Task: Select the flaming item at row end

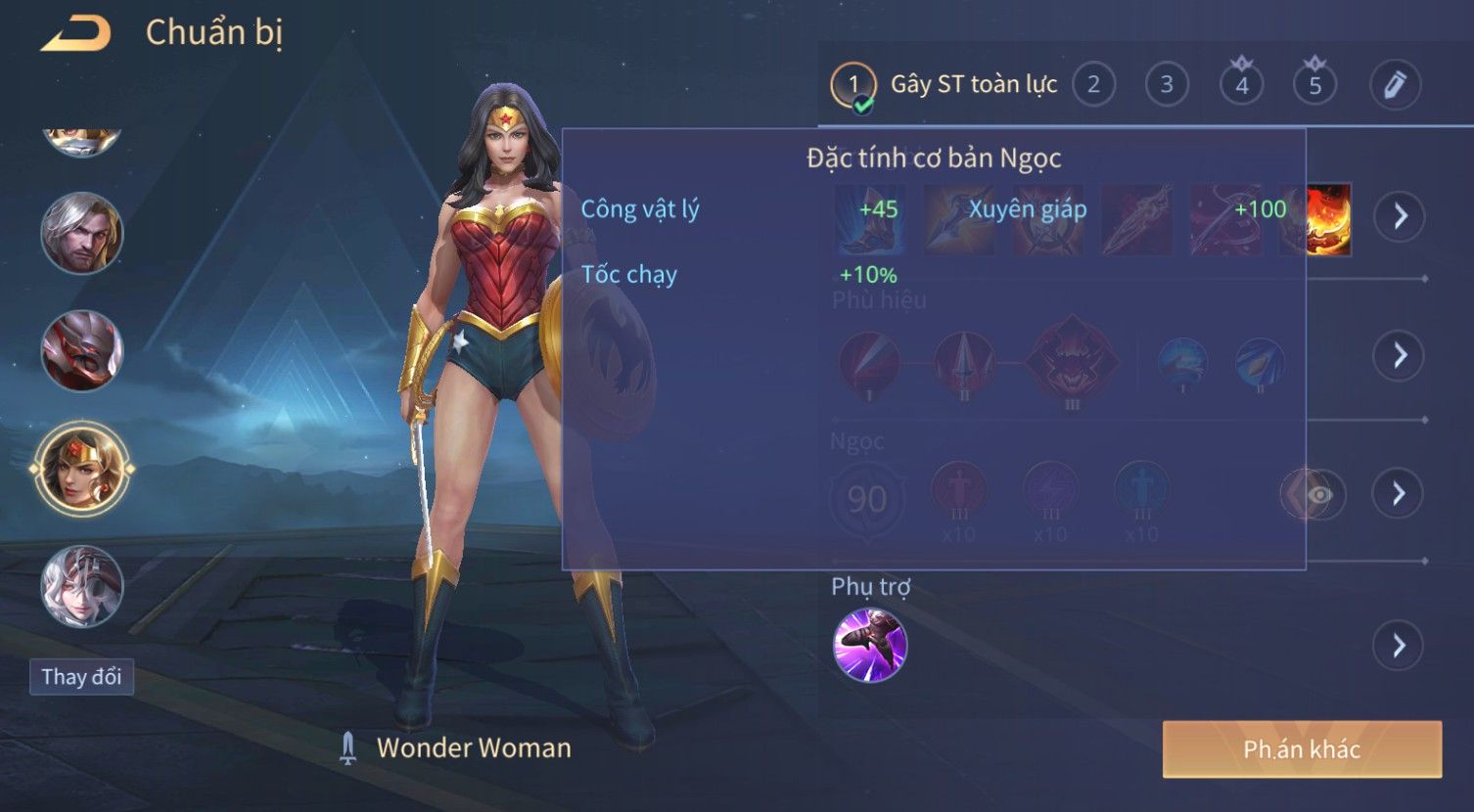Action: click(1328, 220)
